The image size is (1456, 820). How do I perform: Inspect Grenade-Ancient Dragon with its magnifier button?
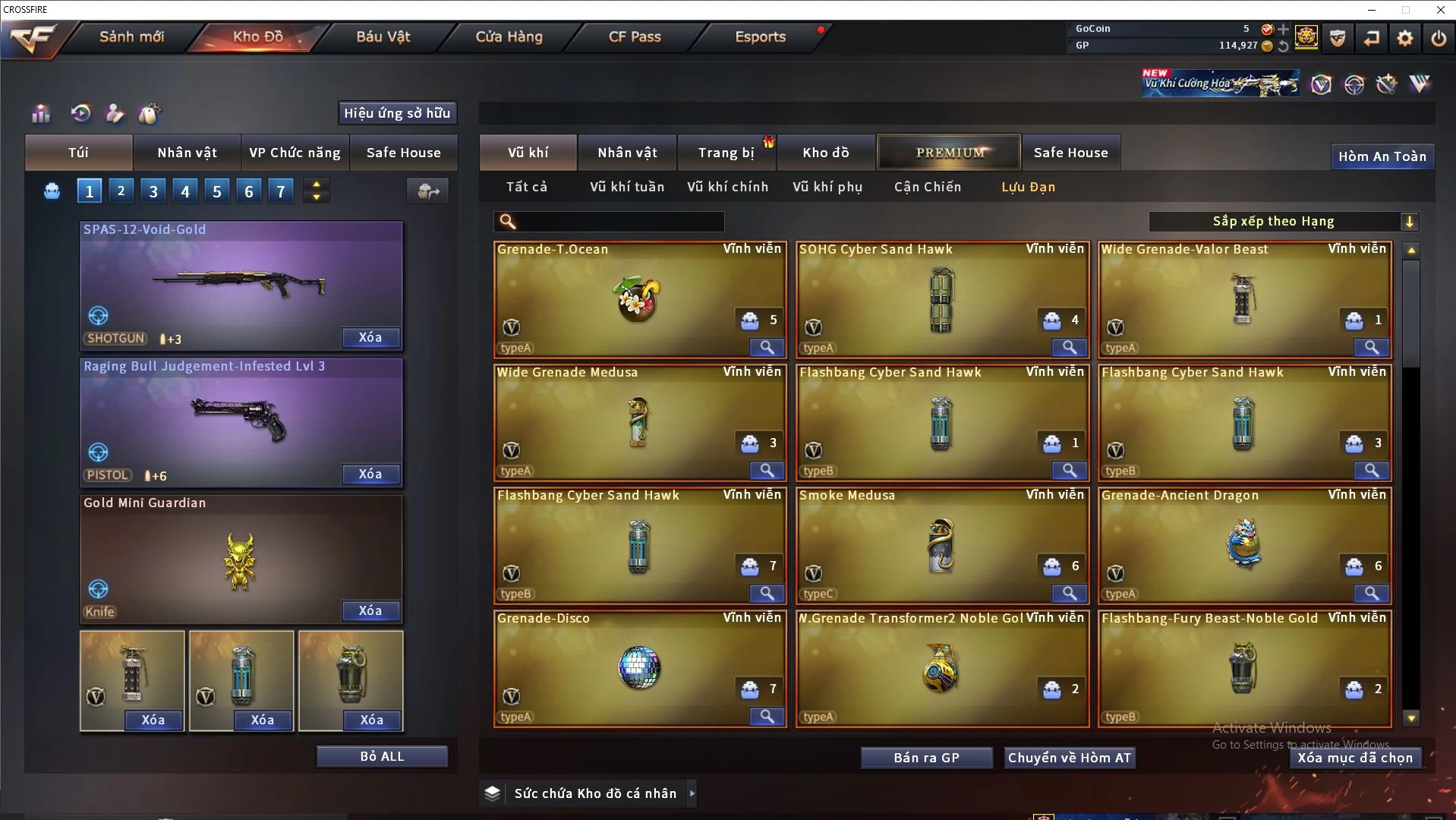pyautogui.click(x=1371, y=593)
